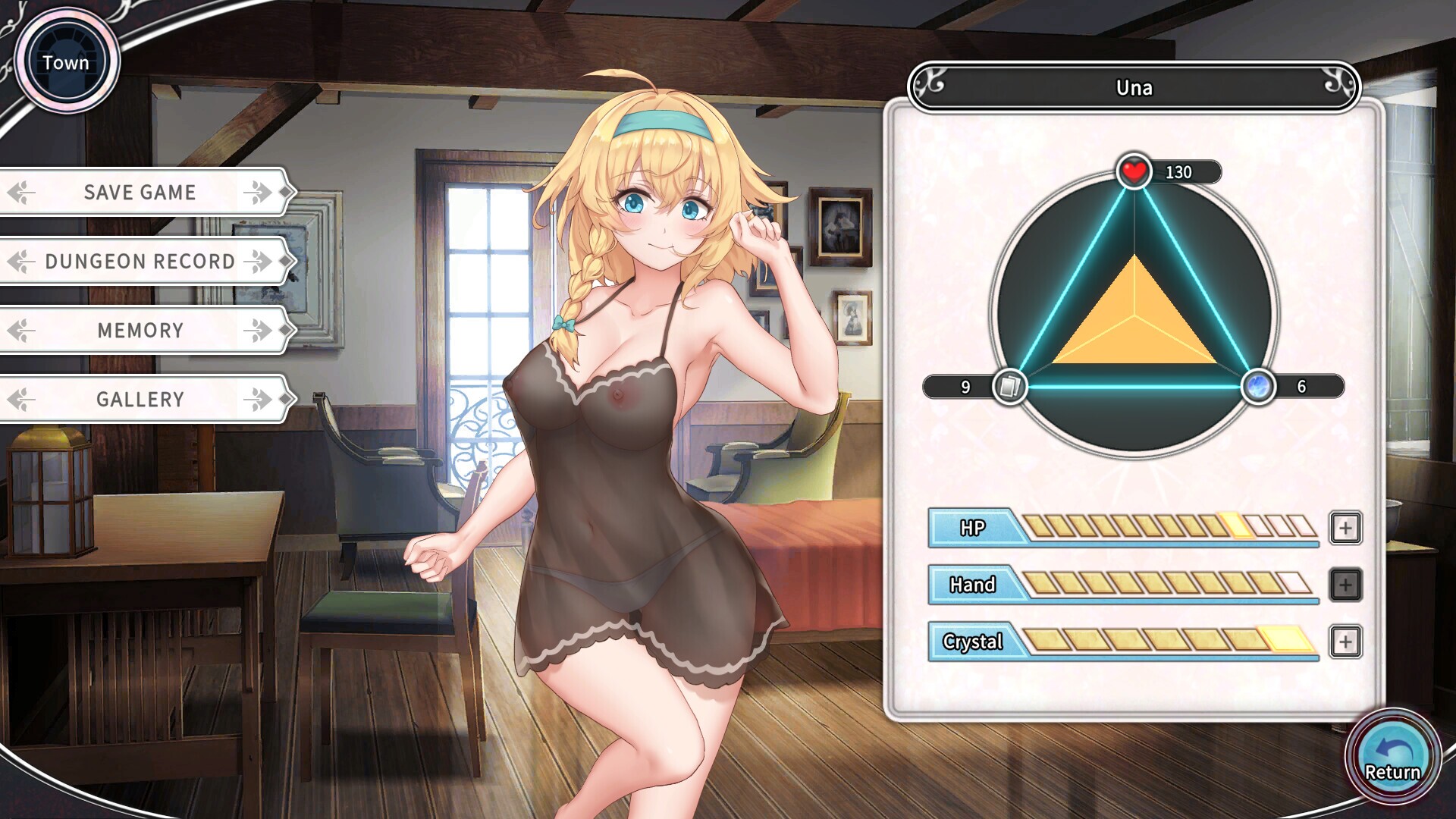Screen dimensions: 1456x819
Task: Open the MEMORY menu
Action: 139,330
